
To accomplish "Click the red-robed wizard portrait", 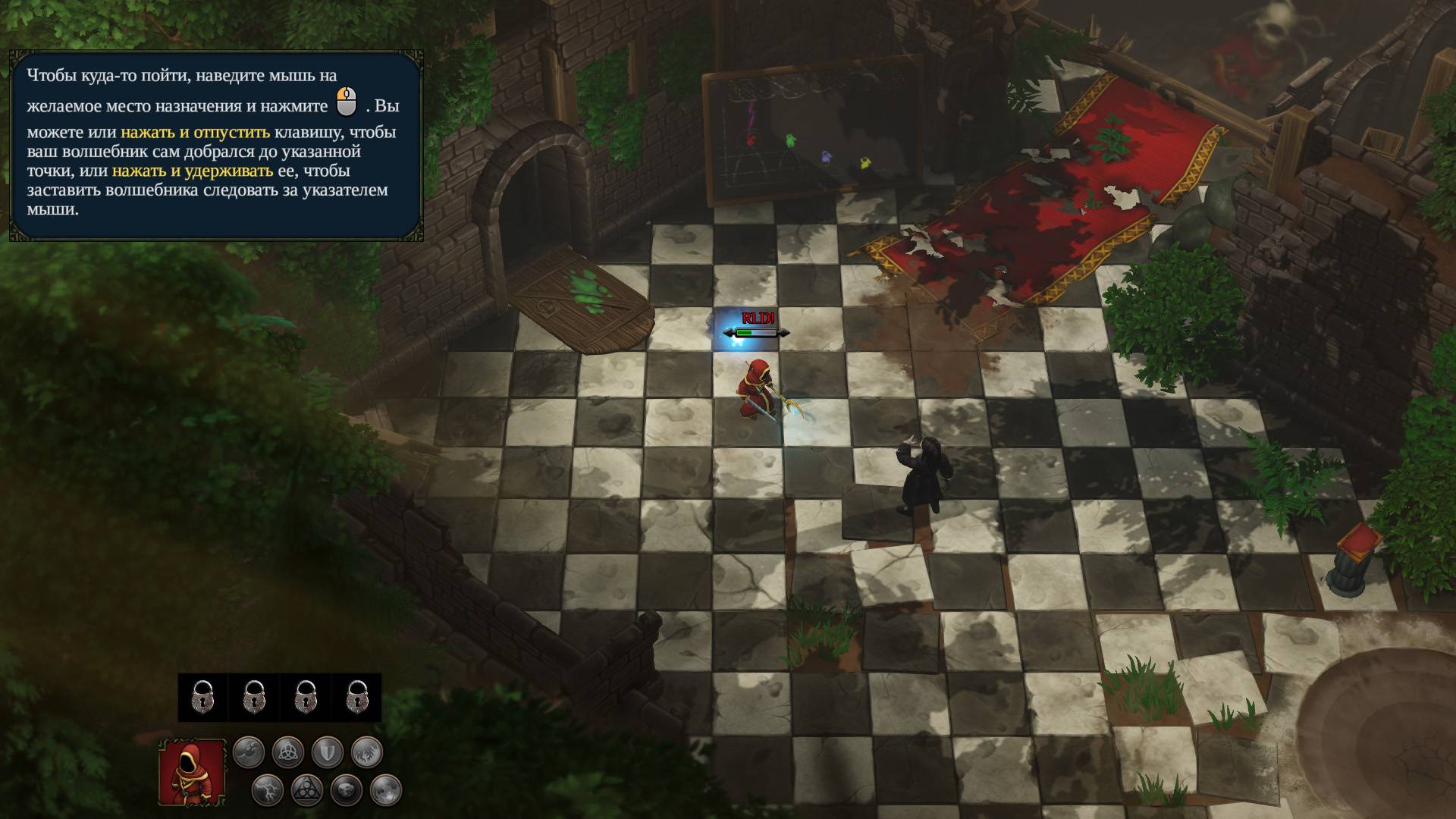I will tap(192, 772).
